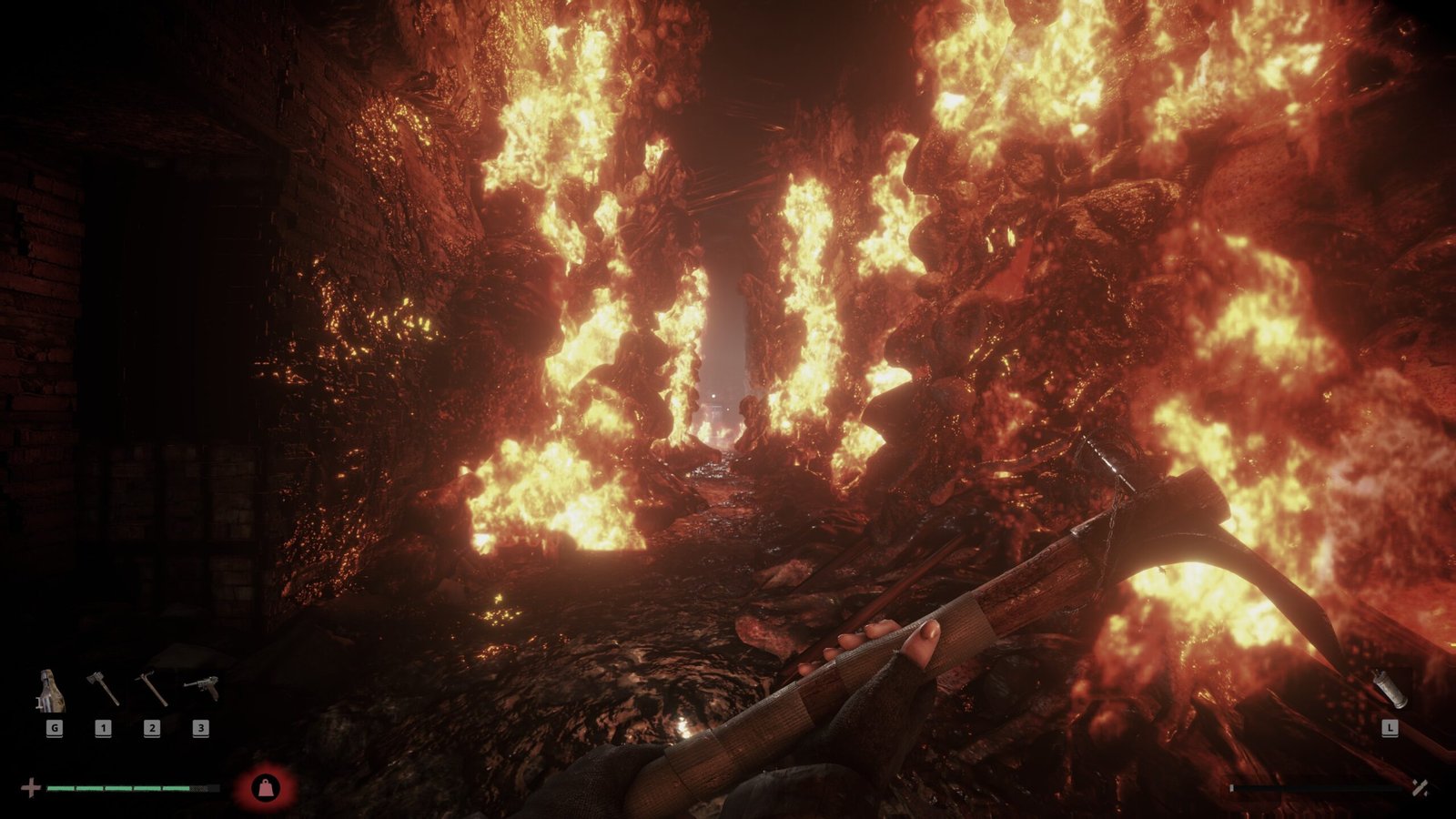Click the 1 key label under the hatchet
The width and height of the screenshot is (1456, 819).
click(x=103, y=728)
